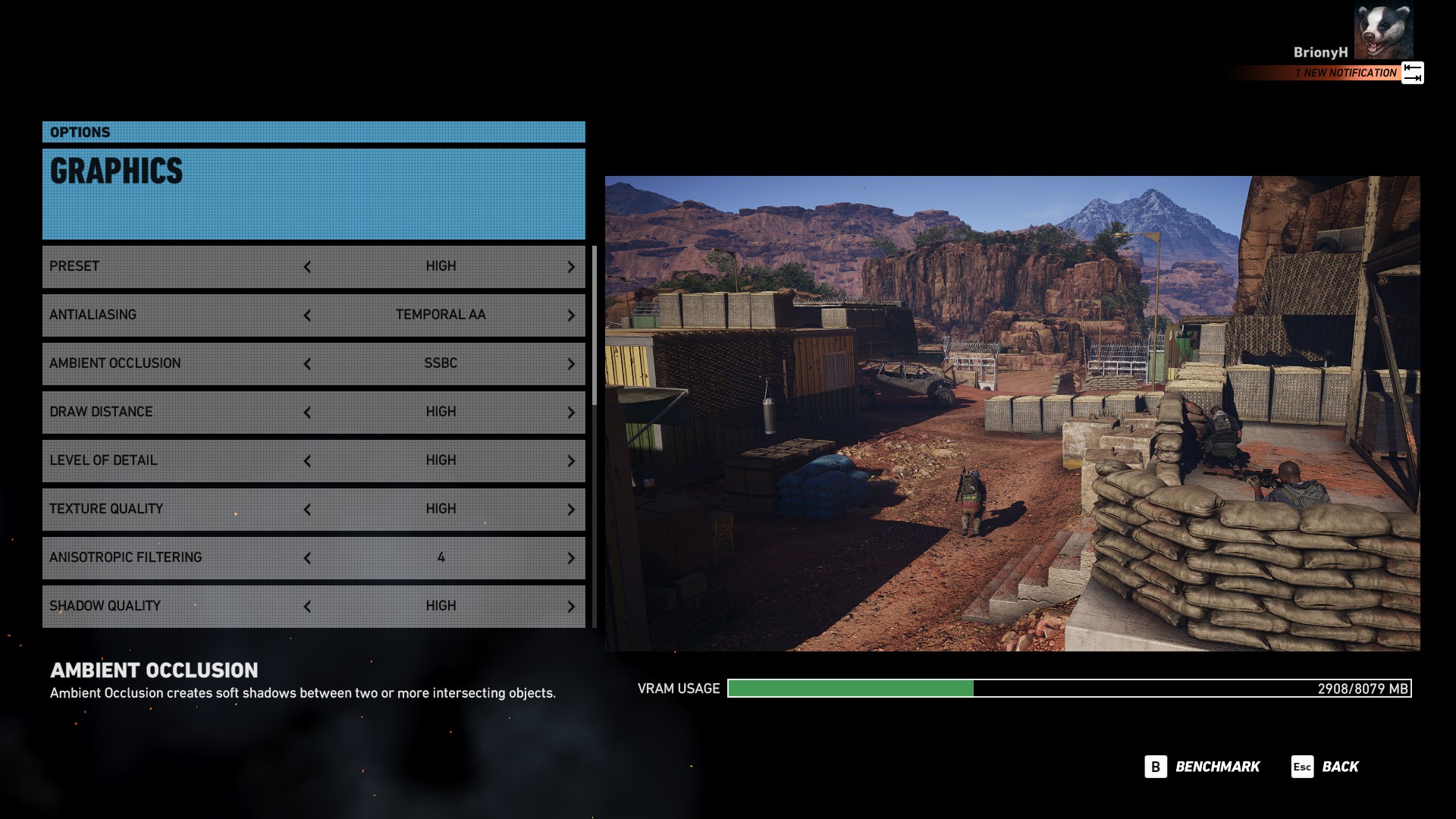Increase Texture Quality with the right arrow
1456x819 pixels.
[x=571, y=510]
